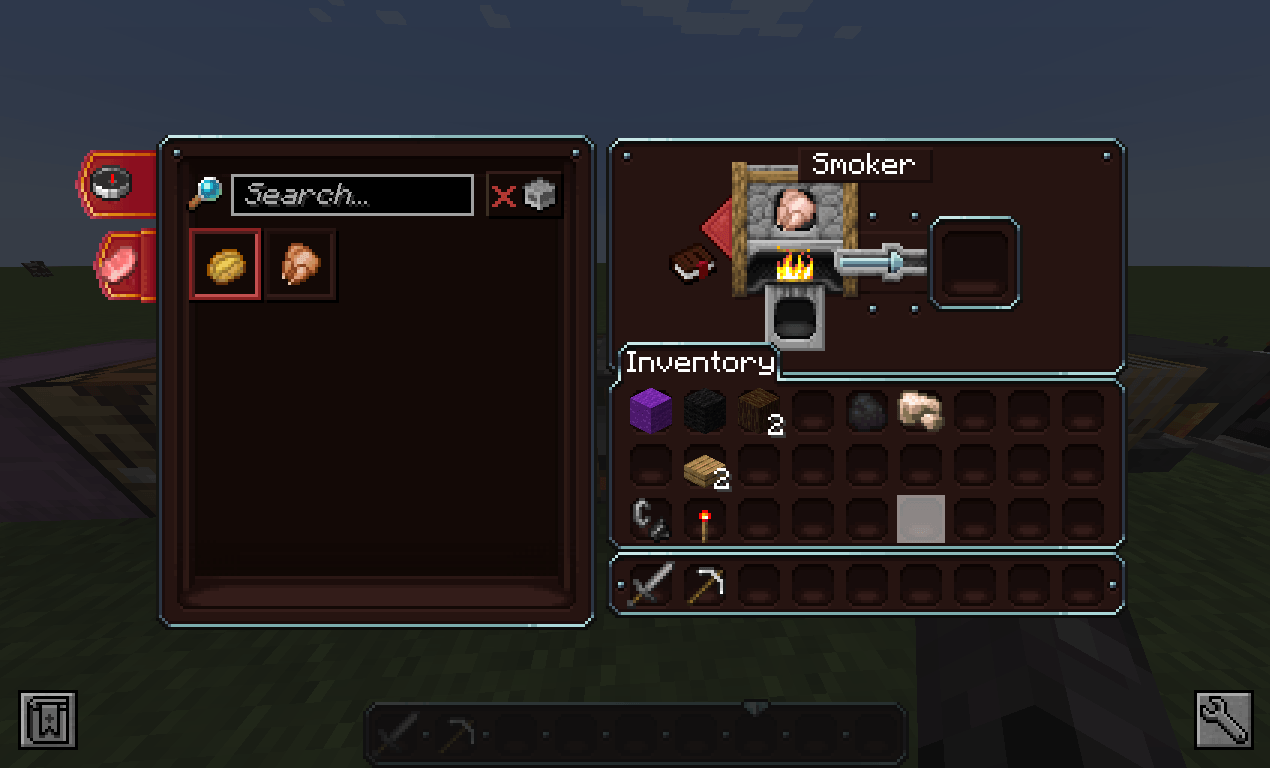
Task: Click the empty smoker fuel slot
Action: (x=795, y=317)
